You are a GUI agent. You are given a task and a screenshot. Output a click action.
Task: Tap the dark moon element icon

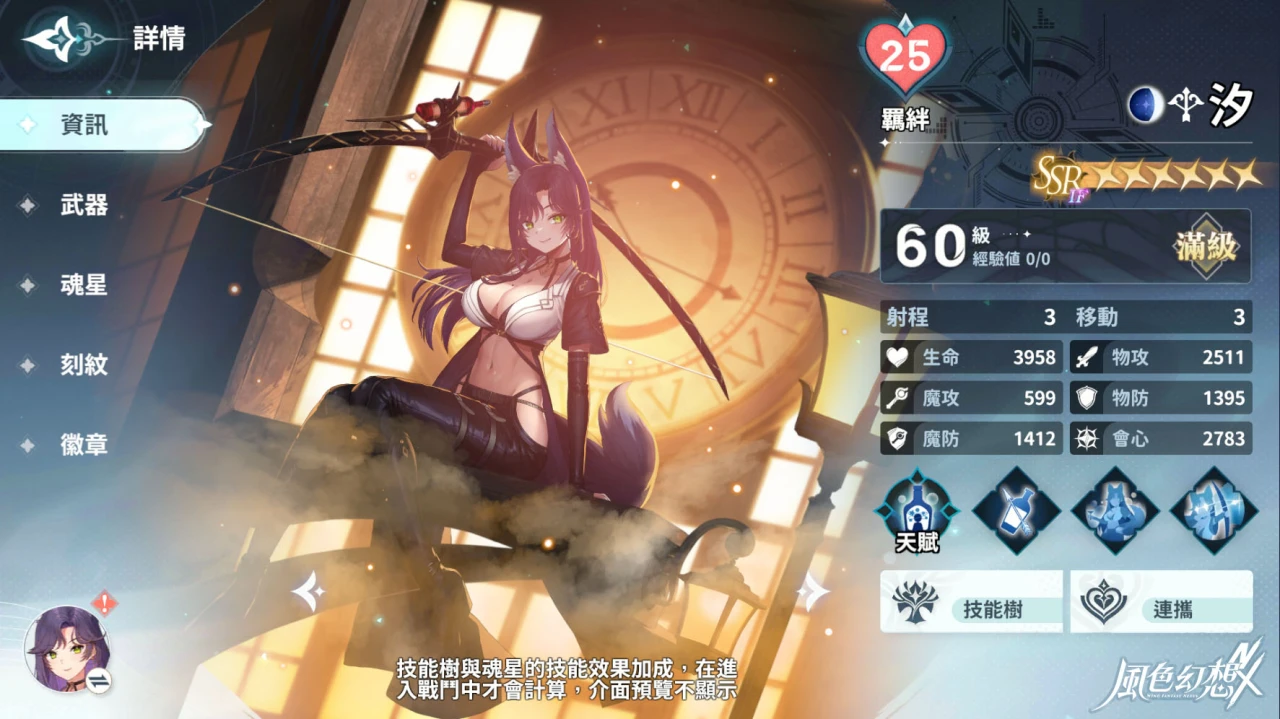[x=1146, y=104]
